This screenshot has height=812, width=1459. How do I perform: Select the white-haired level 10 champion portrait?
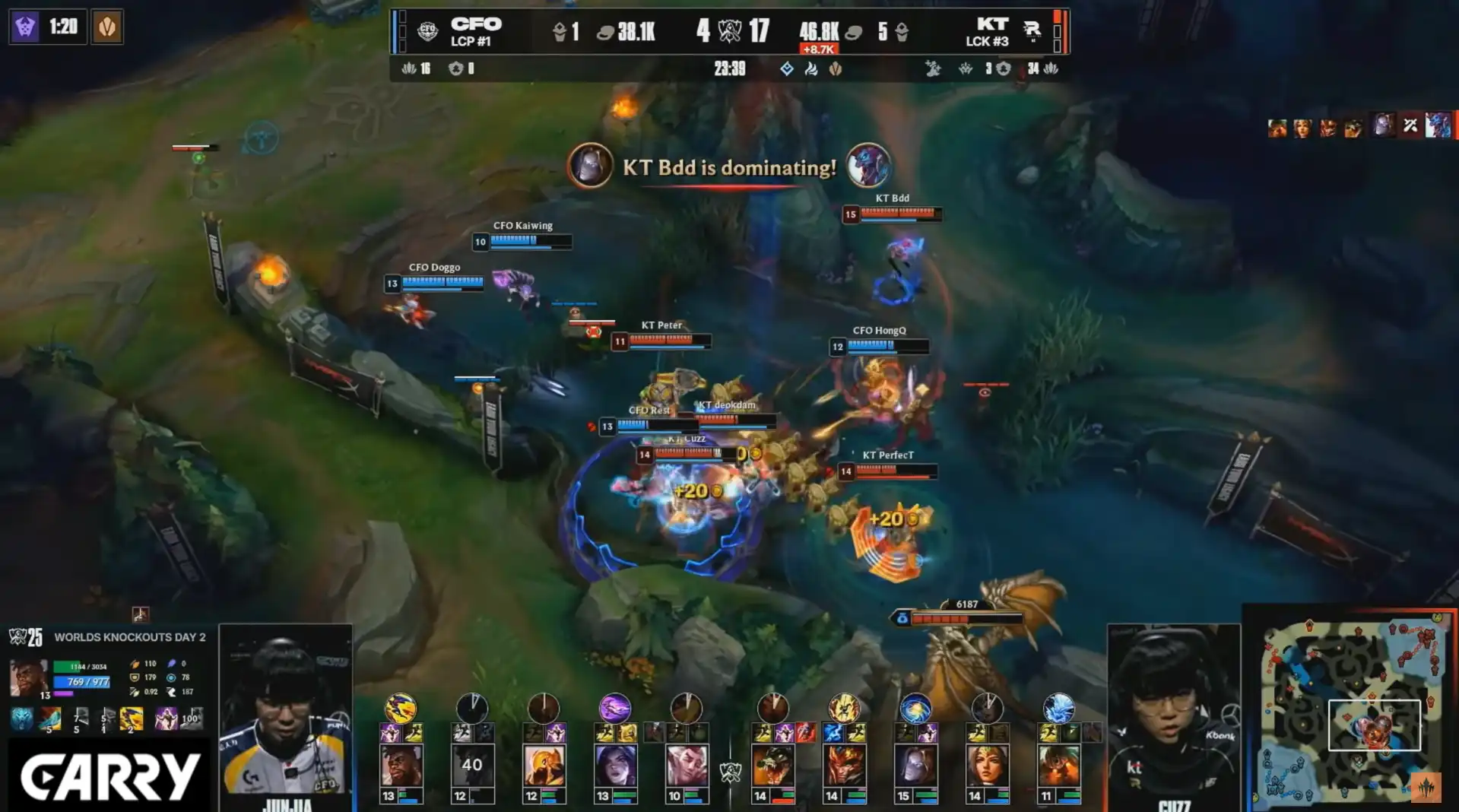pyautogui.click(x=687, y=766)
